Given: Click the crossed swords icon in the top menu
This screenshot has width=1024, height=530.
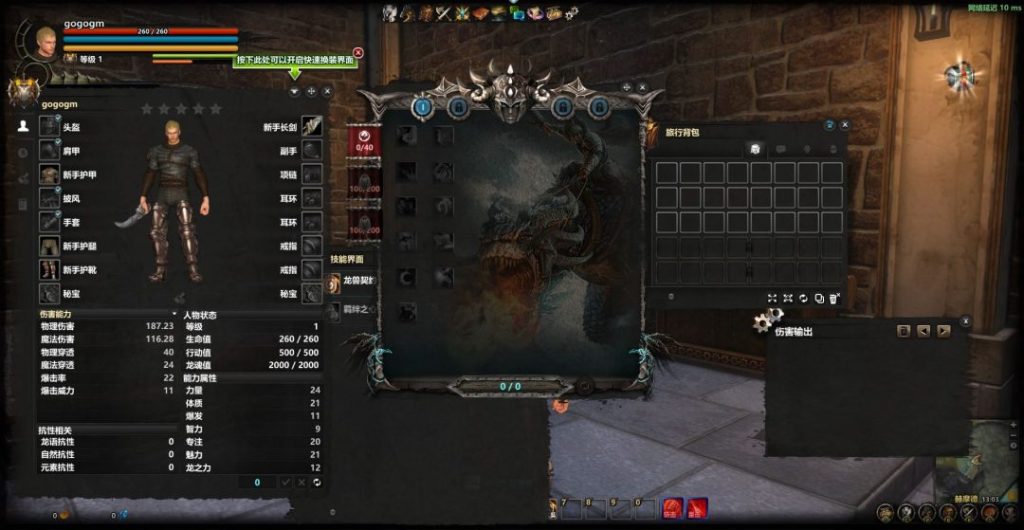Looking at the screenshot, I should coord(445,13).
